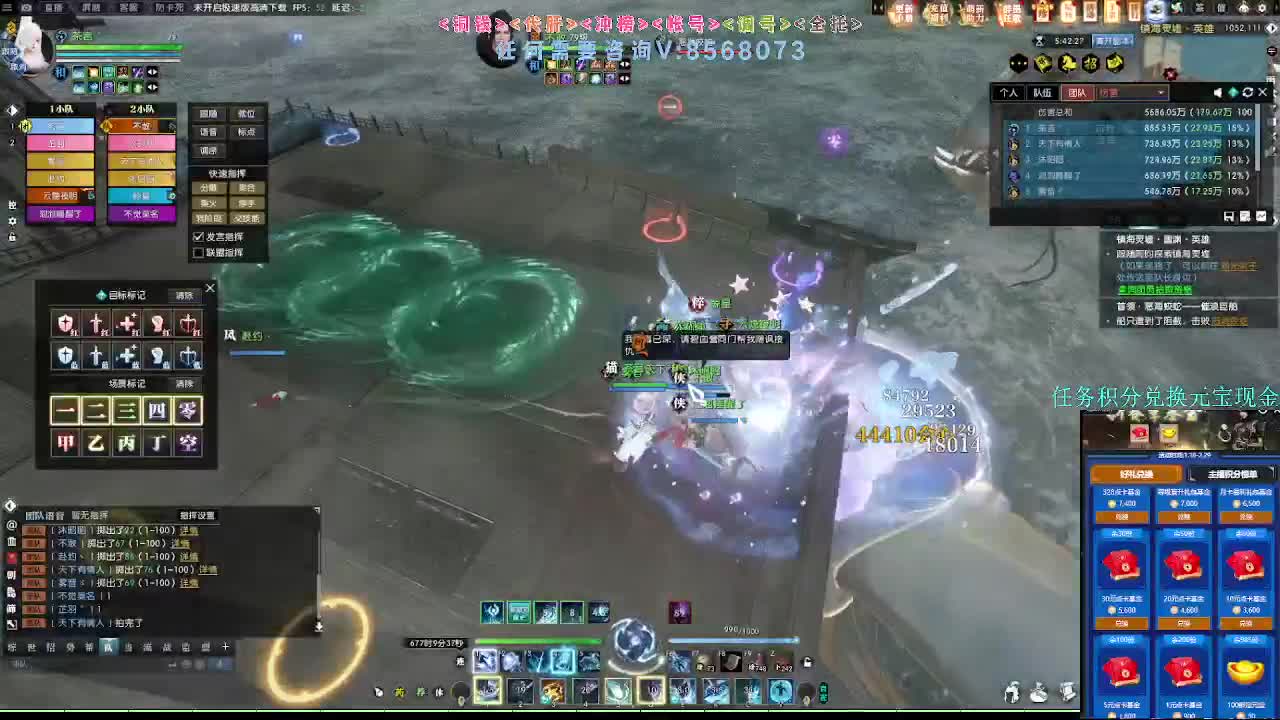Click the 集火 quick command button
Viewport: 1280px width, 720px height.
[x=208, y=202]
